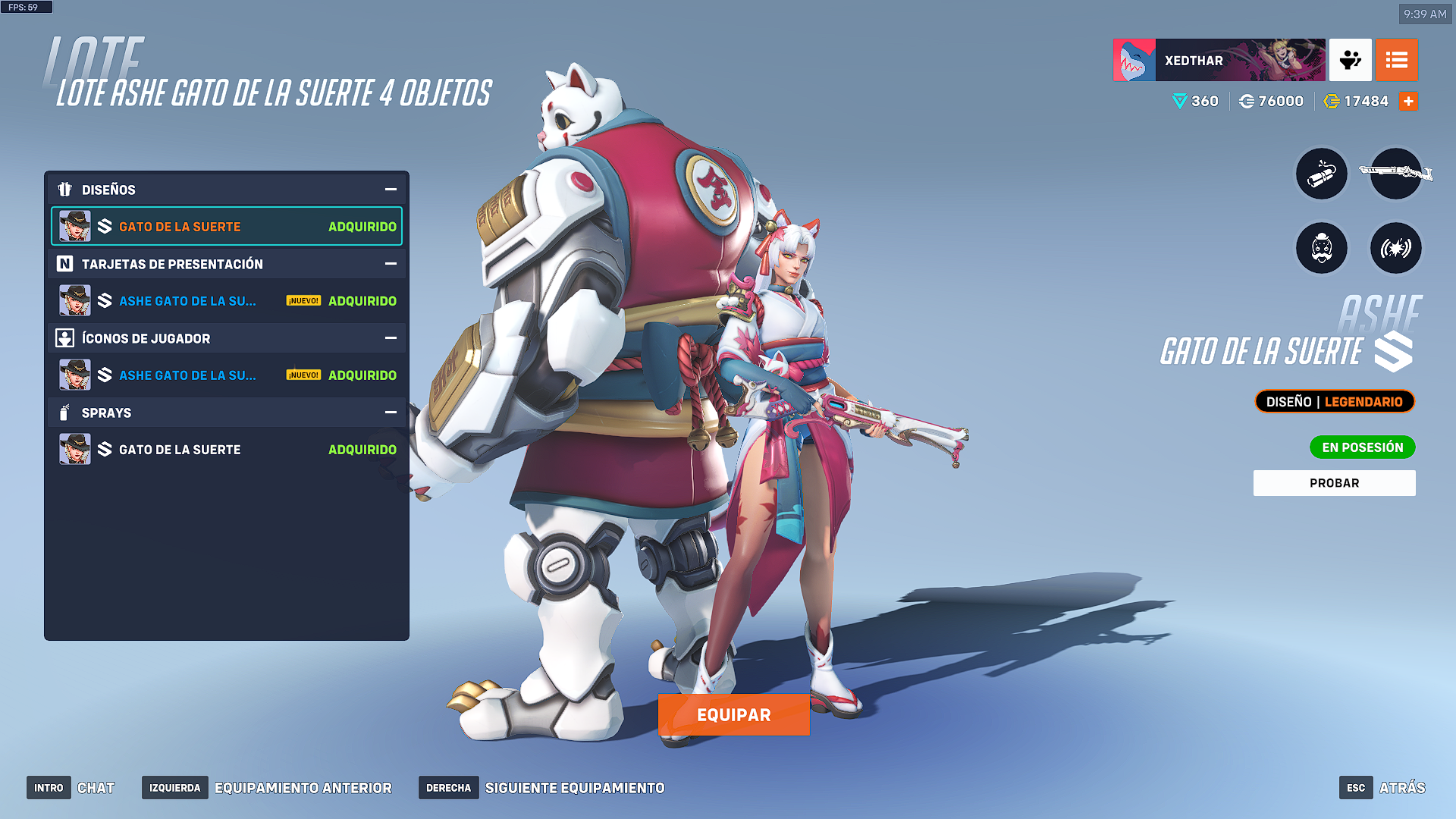
Task: Collapse the ÍCONOS DE JUGADOR section
Action: [x=391, y=338]
